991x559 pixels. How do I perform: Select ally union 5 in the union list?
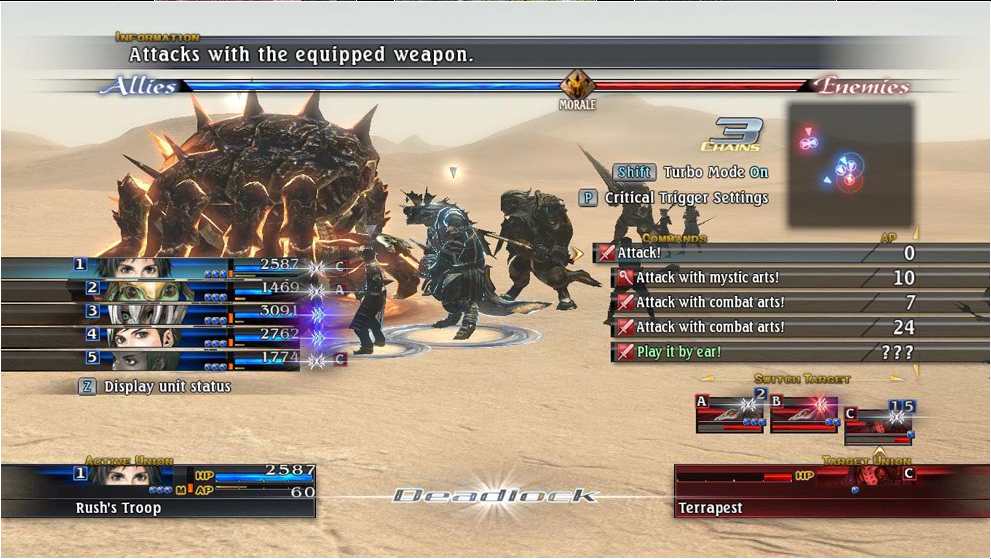pos(150,359)
